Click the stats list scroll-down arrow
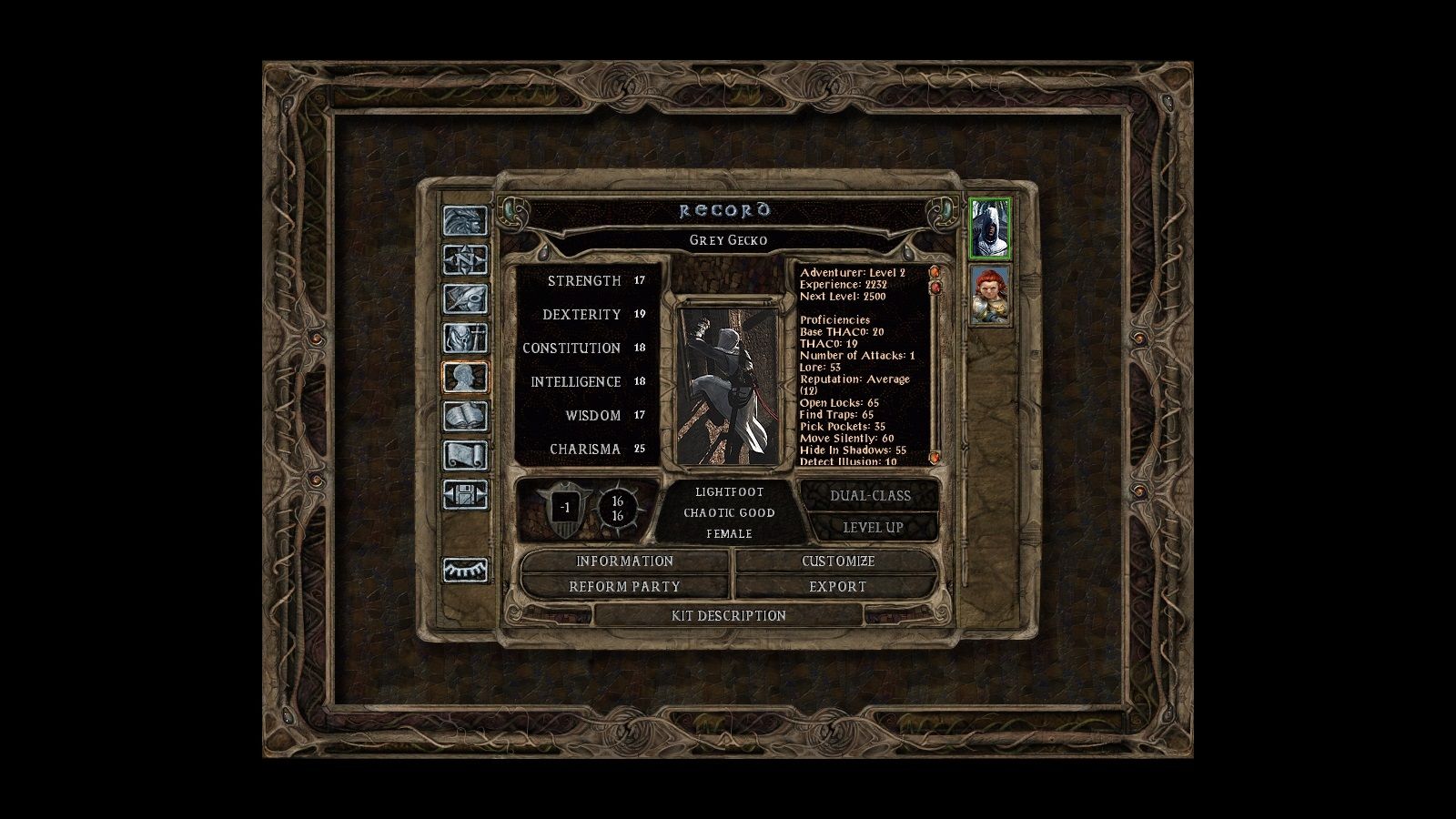Screen dimensions: 1456x819 [934, 457]
